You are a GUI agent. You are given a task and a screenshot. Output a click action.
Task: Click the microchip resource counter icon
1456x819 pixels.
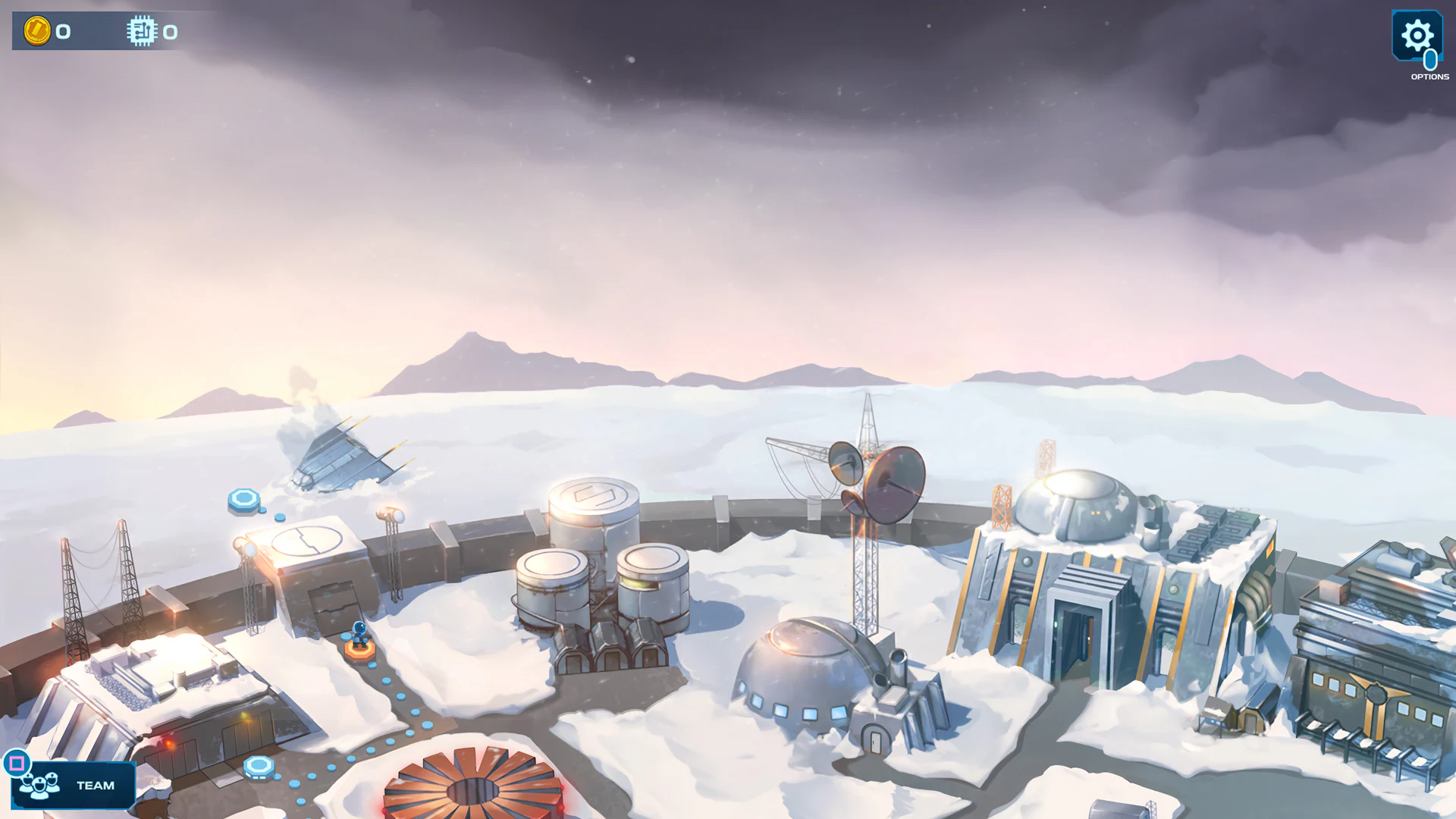click(x=141, y=32)
